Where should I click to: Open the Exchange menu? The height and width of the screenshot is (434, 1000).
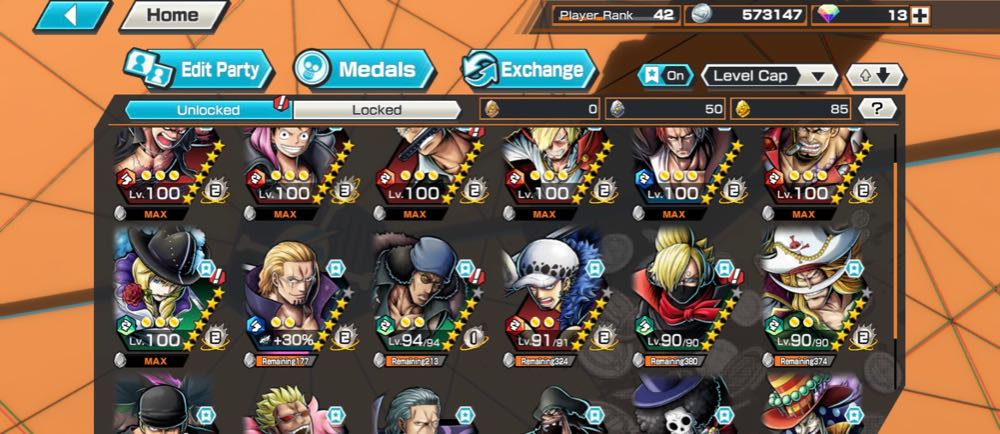pos(528,70)
